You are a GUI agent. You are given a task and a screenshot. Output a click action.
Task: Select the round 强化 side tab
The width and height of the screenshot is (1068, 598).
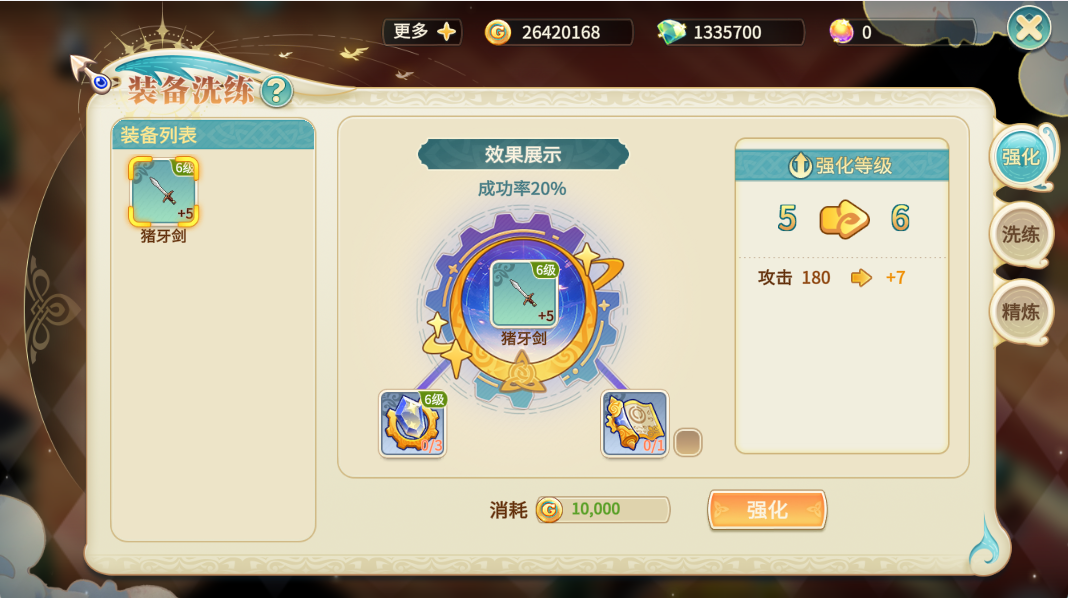(1021, 157)
